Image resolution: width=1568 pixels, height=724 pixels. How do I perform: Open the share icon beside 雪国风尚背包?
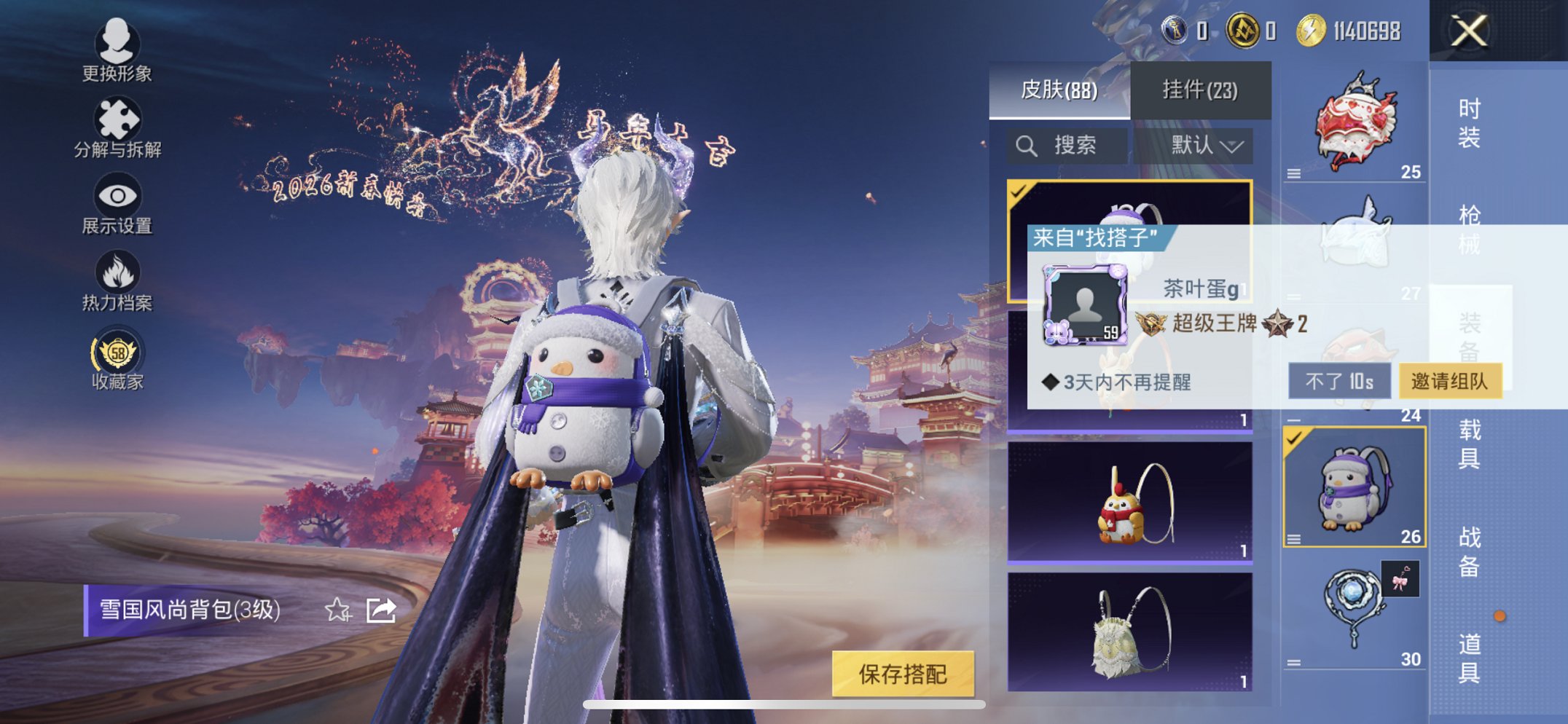pos(380,611)
